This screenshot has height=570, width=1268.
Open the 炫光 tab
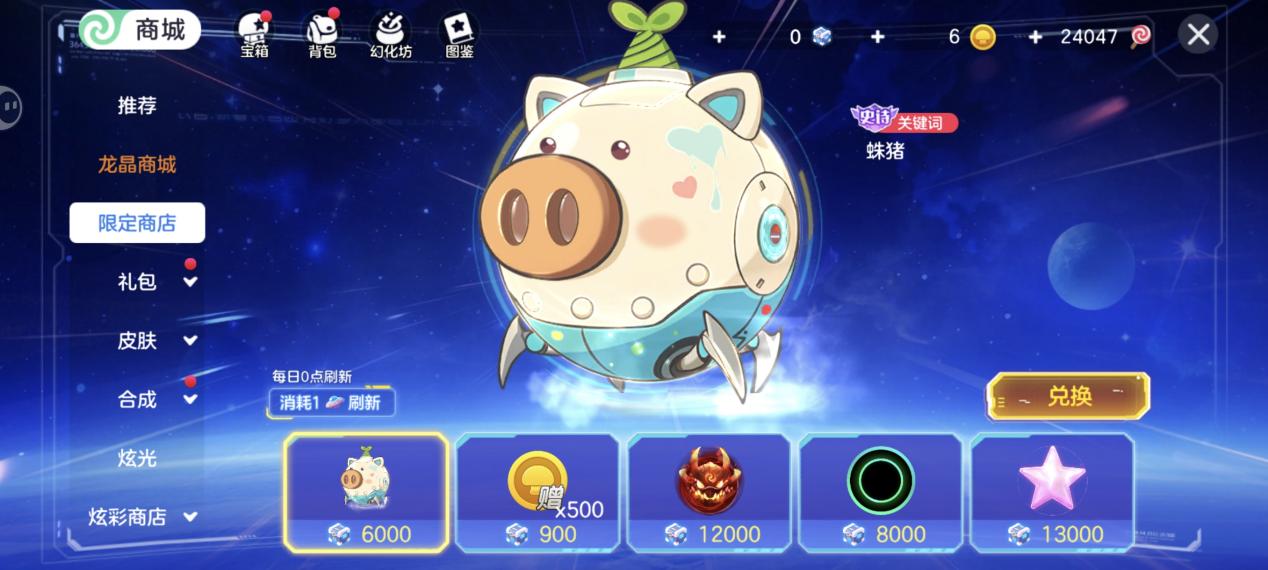(137, 459)
